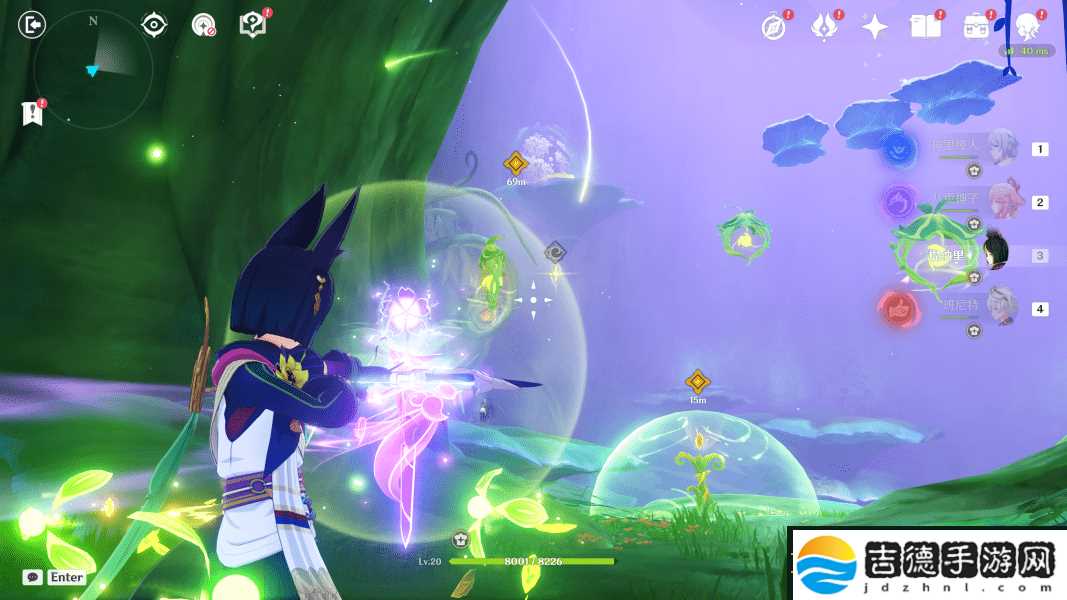The width and height of the screenshot is (1067, 600).
Task: Open the adventurer handbook book icon
Action: (925, 27)
